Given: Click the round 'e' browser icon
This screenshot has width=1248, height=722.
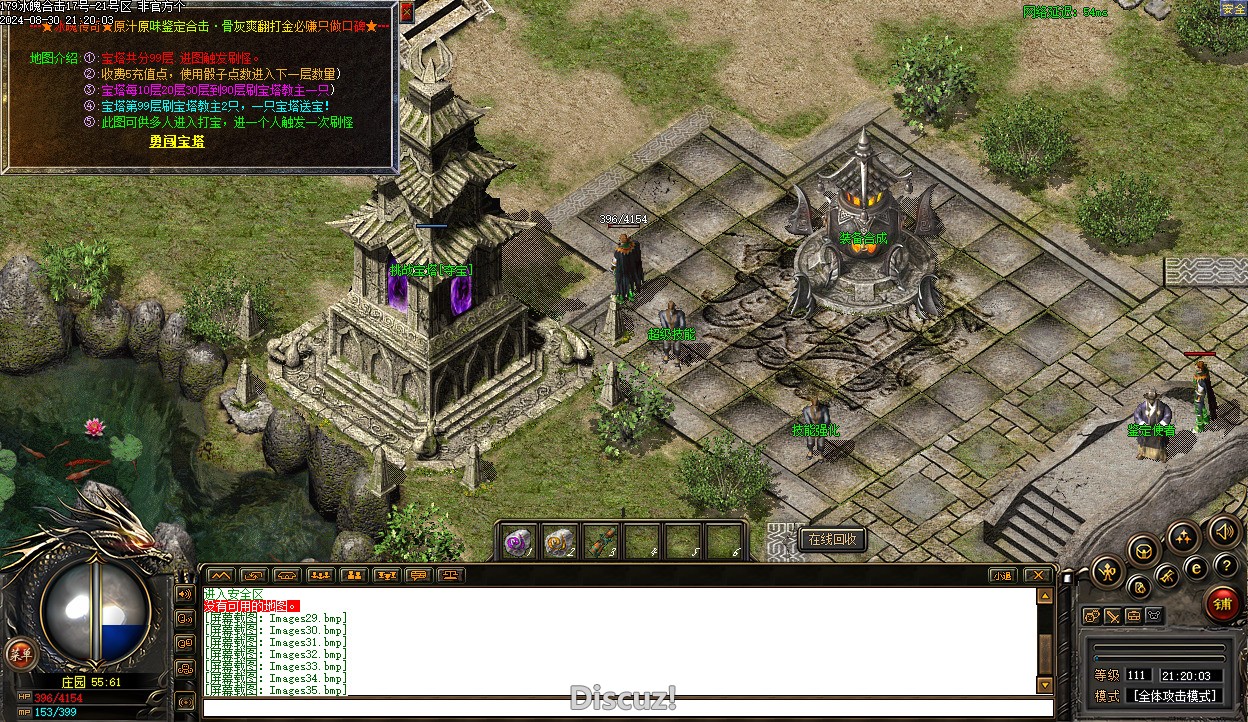Looking at the screenshot, I should tap(1196, 568).
